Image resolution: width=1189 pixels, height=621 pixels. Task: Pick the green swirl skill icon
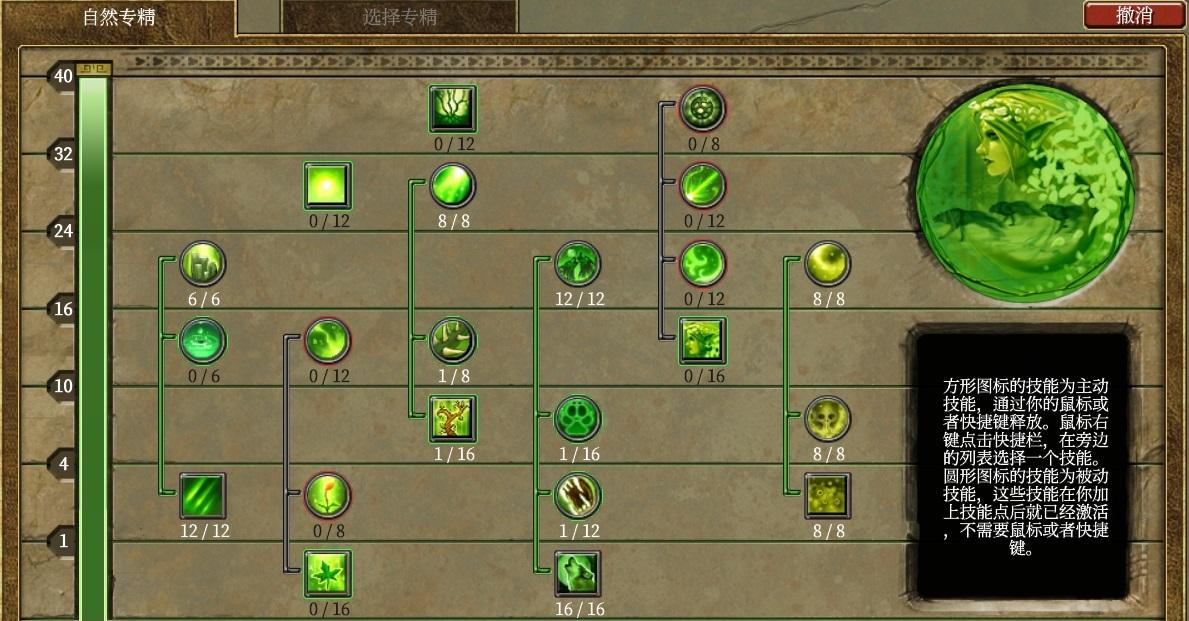(702, 264)
